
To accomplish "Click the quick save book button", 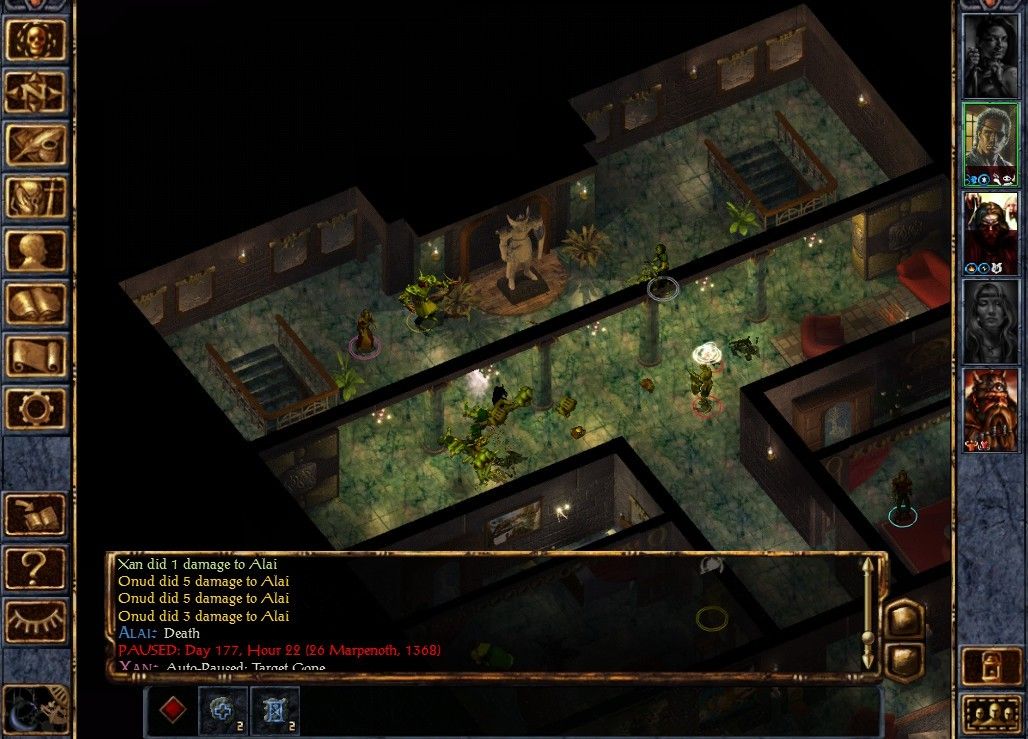I will pyautogui.click(x=36, y=515).
